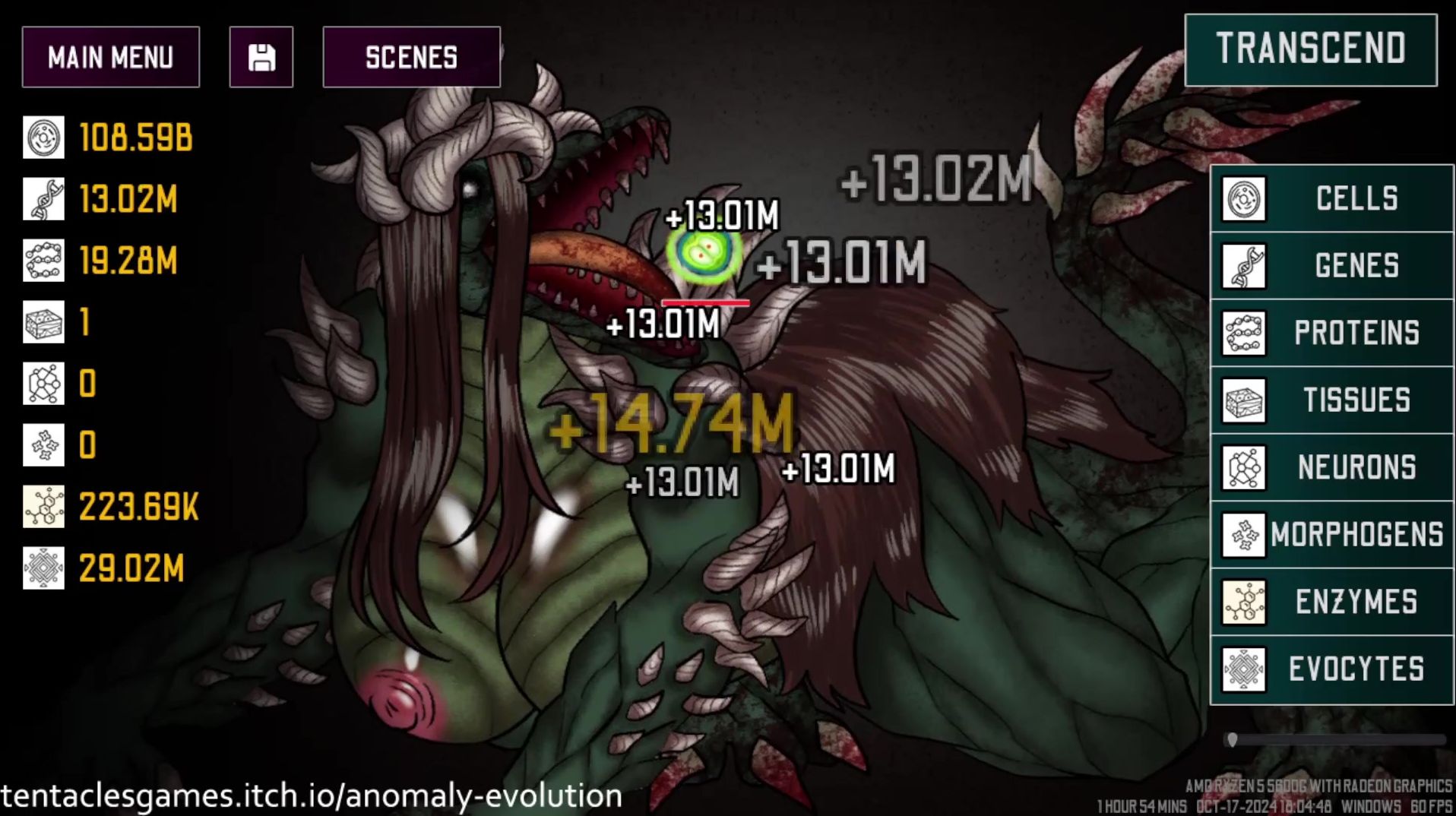This screenshot has height=816, width=1456.
Task: Open the Evocytes panel
Action: pos(1331,669)
